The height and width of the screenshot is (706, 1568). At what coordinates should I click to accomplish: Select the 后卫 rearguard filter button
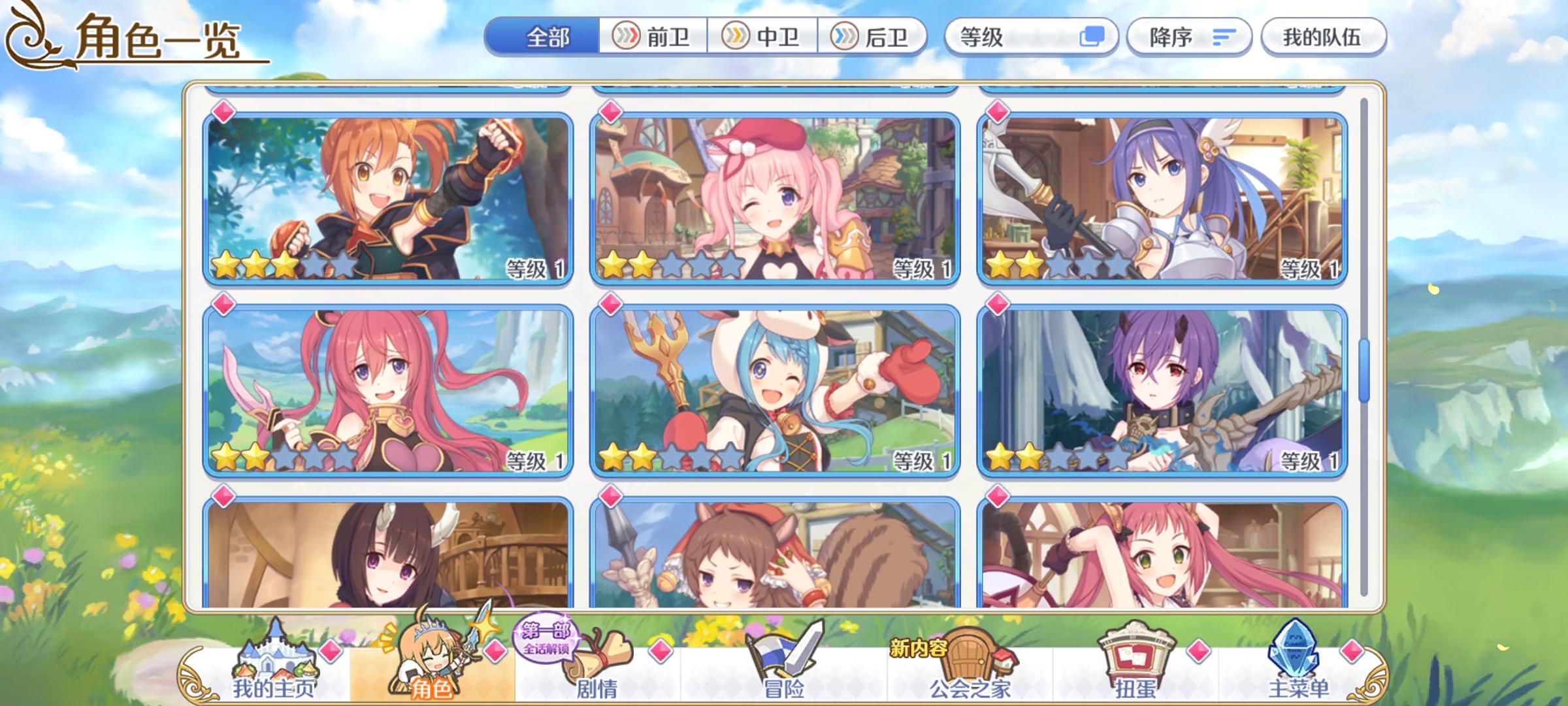(874, 37)
